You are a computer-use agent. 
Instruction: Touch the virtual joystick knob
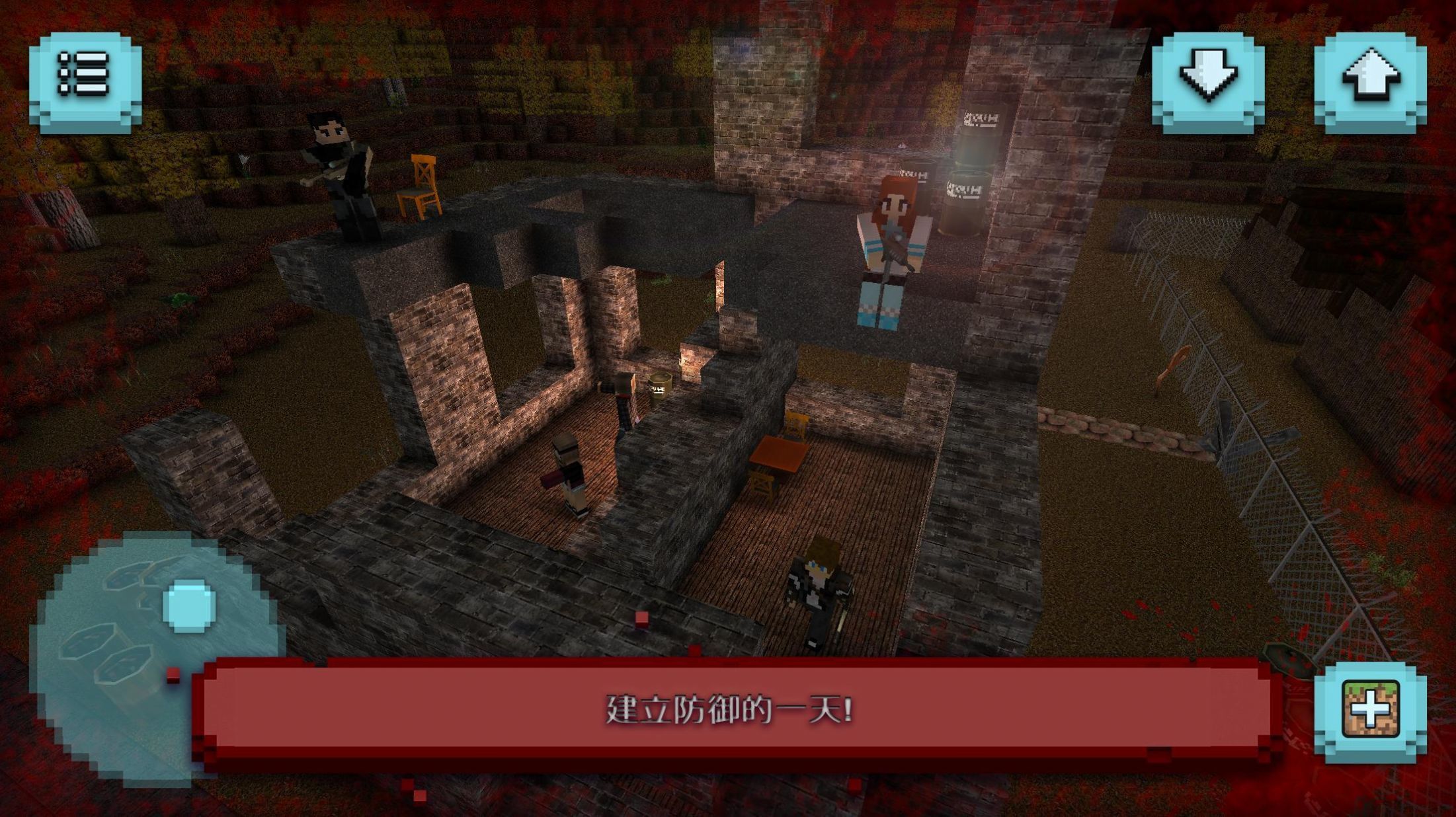(189, 605)
